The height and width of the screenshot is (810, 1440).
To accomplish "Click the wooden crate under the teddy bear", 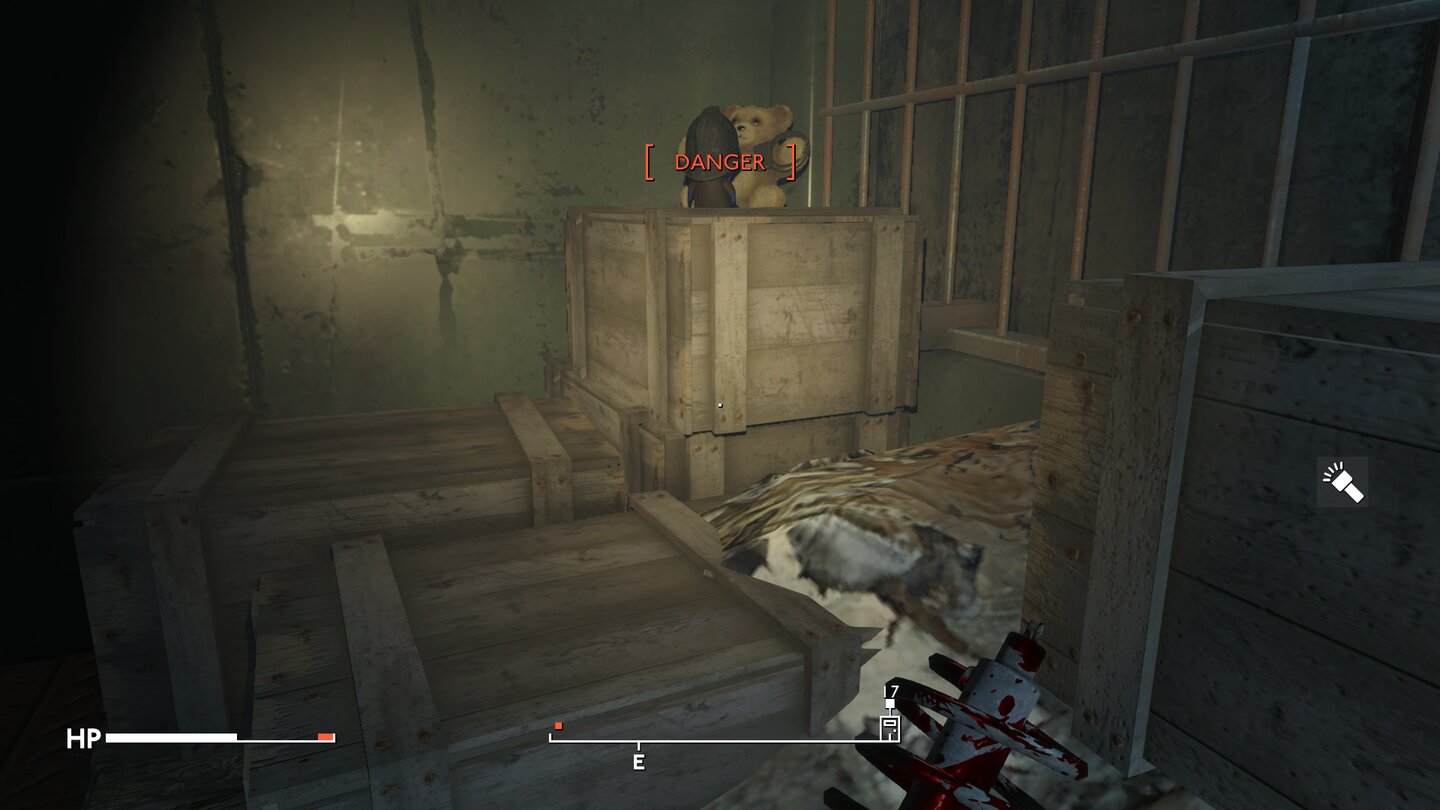I will point(760,310).
